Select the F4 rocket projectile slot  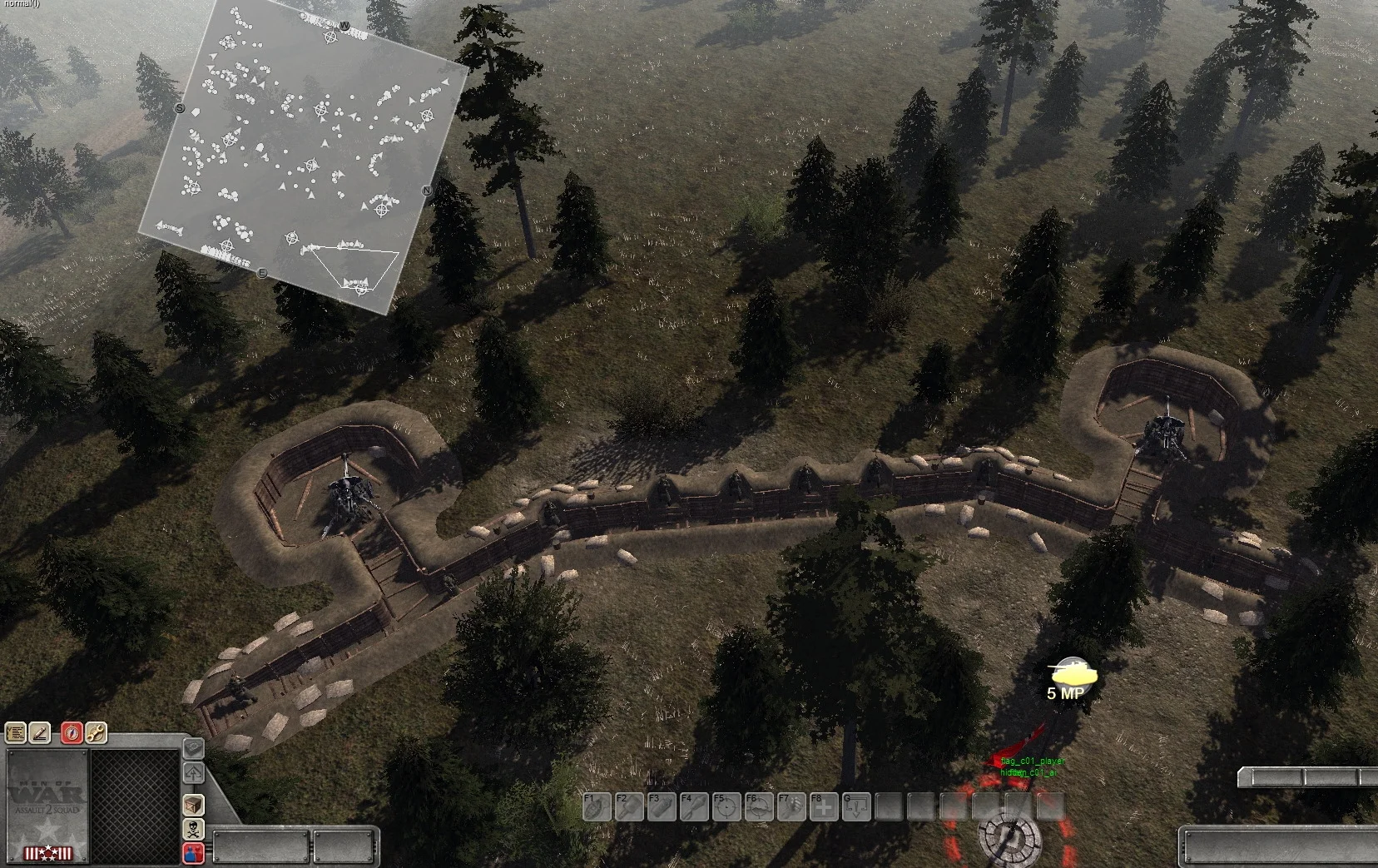(694, 806)
